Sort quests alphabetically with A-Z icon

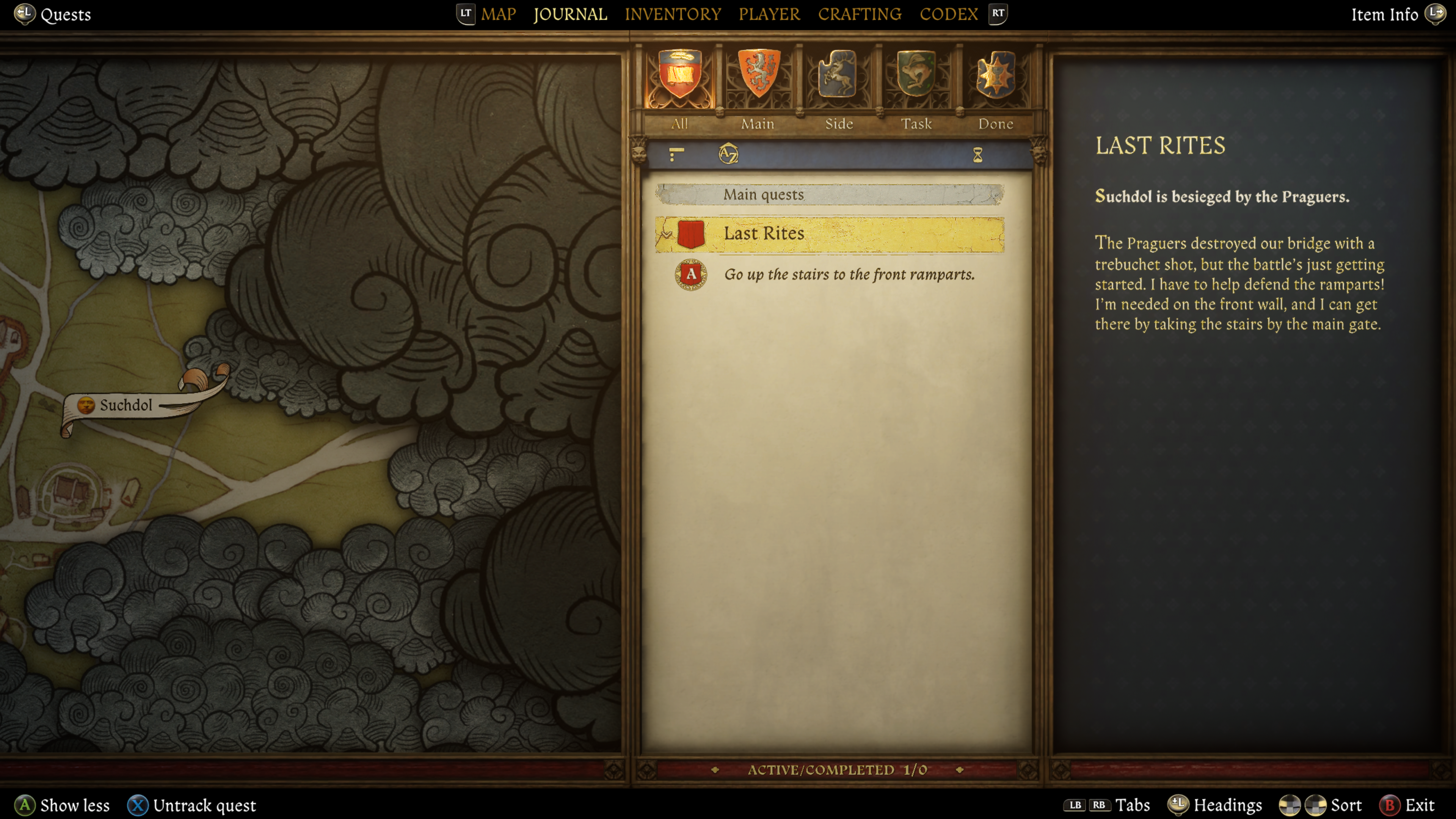[728, 154]
